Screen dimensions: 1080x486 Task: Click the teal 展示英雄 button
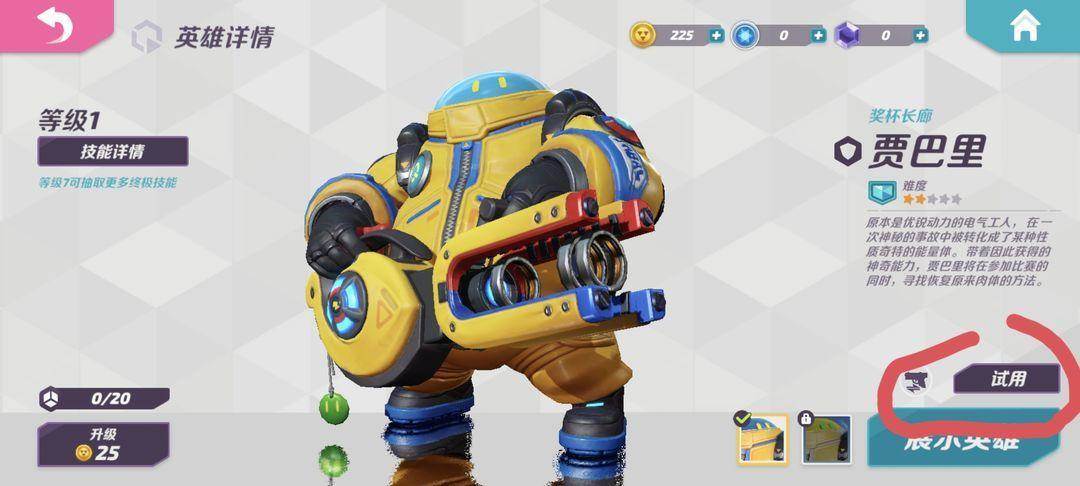pyautogui.click(x=962, y=441)
